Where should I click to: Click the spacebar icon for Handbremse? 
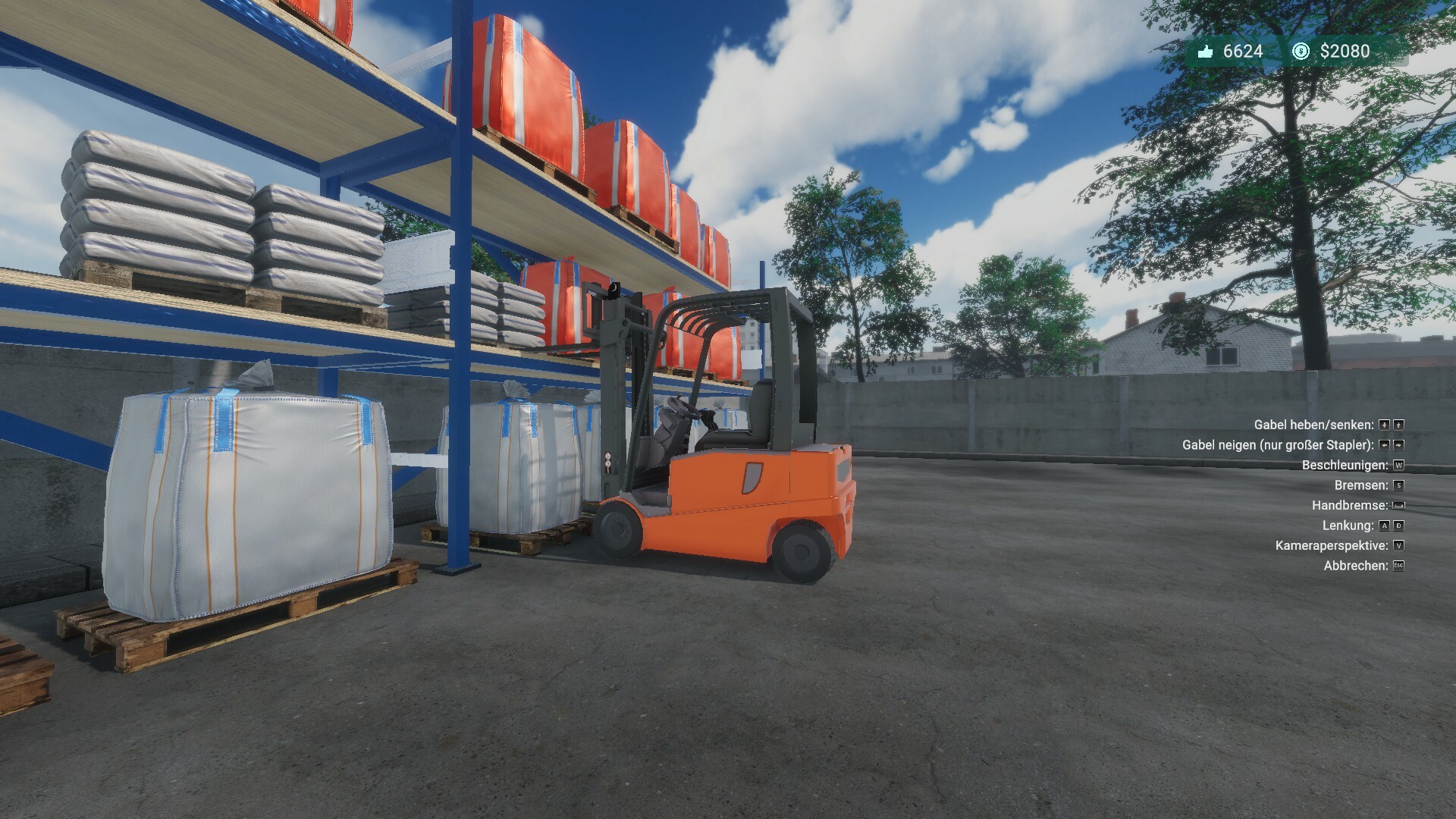1399,506
